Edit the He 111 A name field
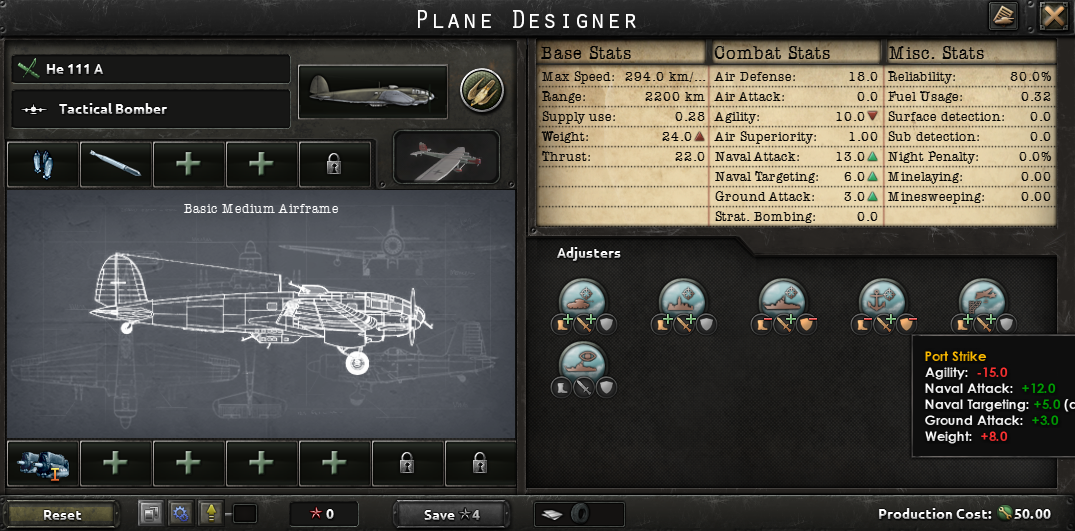The image size is (1075, 531). [152, 69]
